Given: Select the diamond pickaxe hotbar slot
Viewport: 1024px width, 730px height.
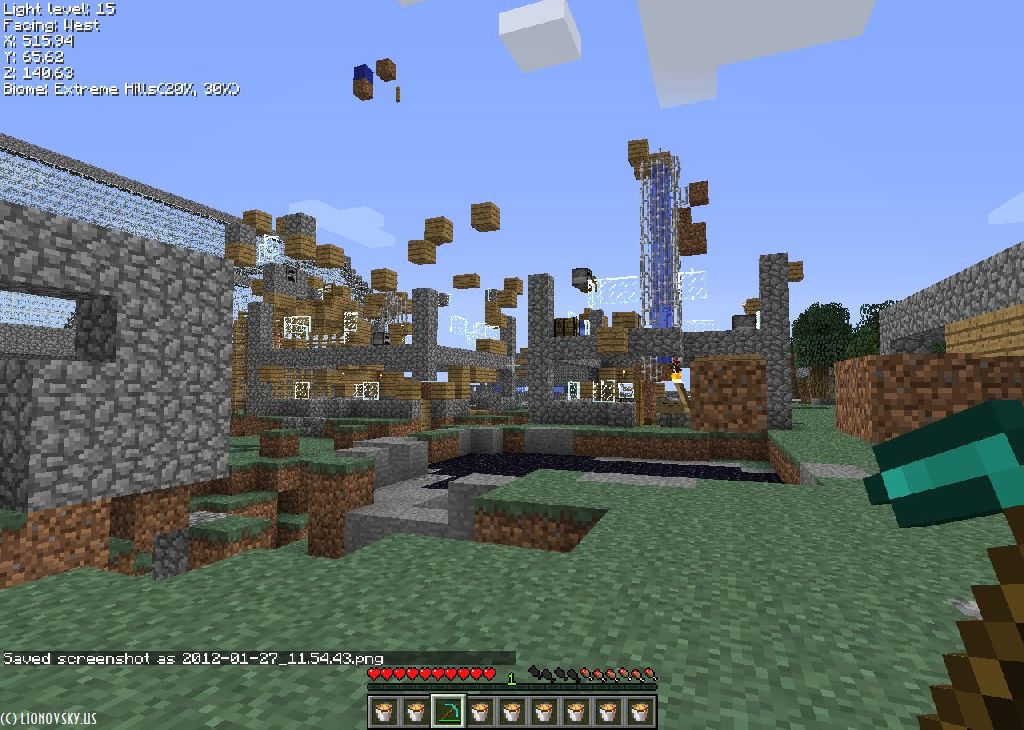Looking at the screenshot, I should pos(448,711).
